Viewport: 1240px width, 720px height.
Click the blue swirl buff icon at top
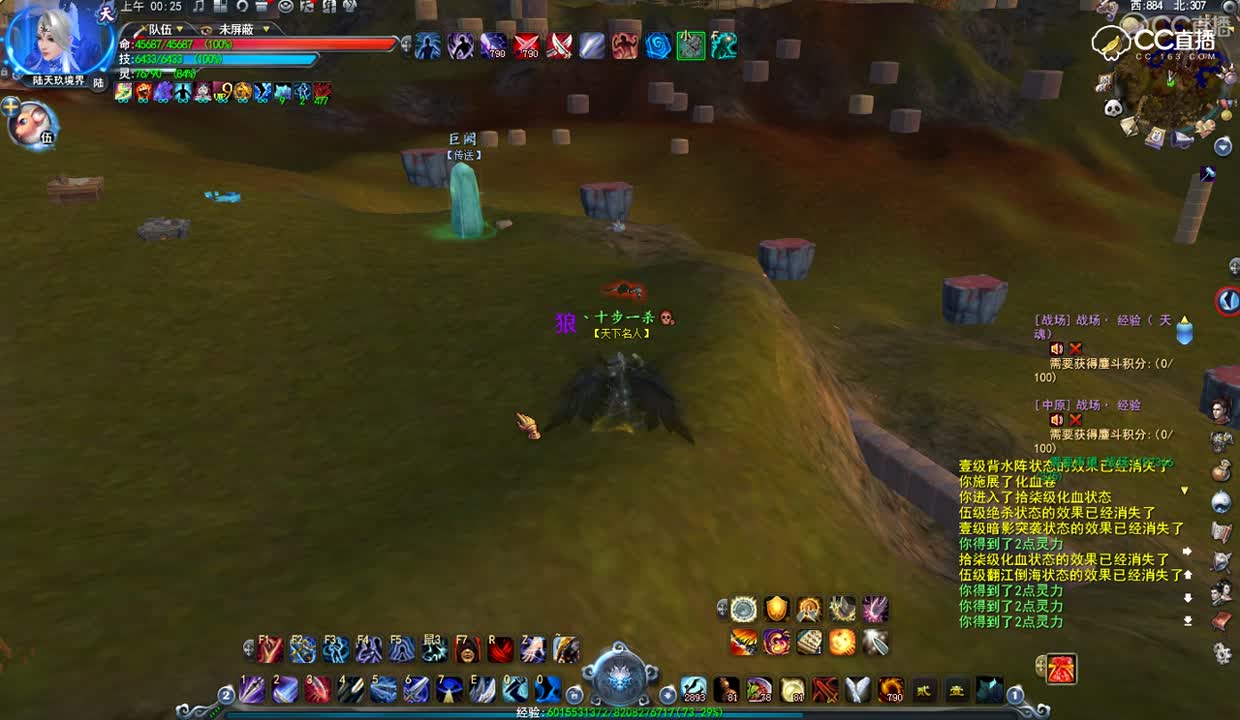[658, 46]
